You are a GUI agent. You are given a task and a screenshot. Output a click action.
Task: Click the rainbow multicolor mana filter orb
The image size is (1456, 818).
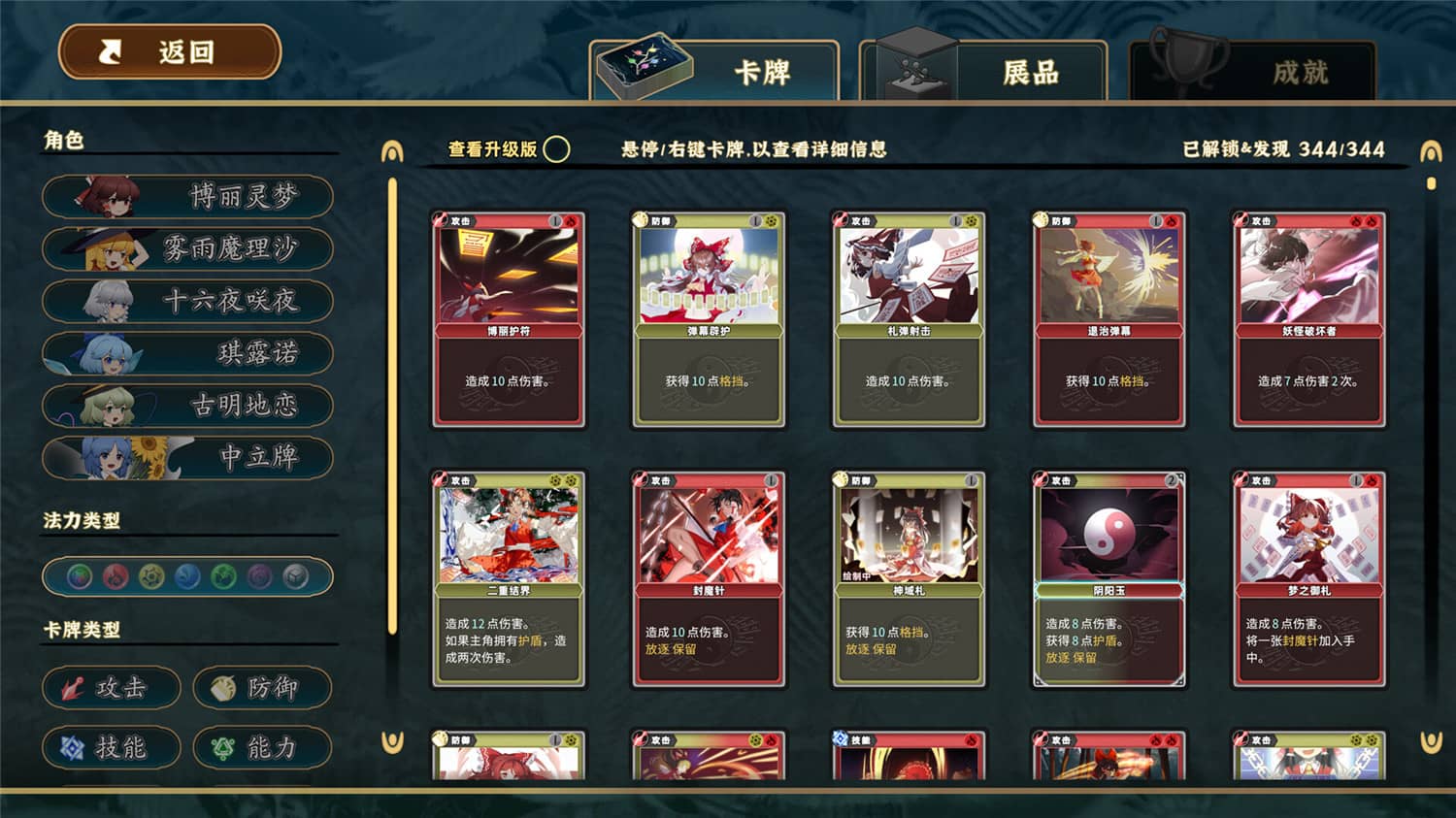[79, 576]
